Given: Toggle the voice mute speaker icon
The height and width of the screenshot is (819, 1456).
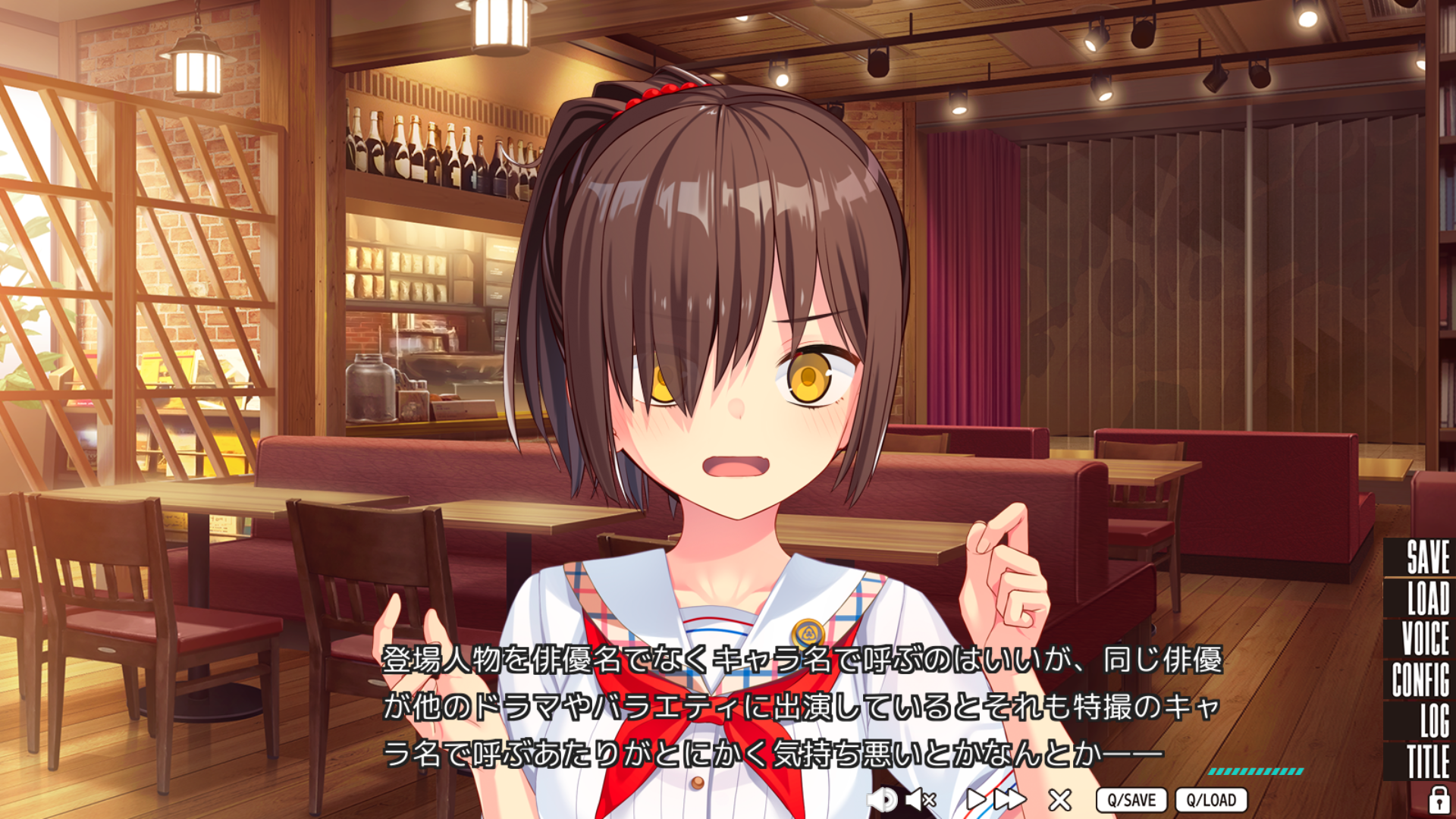Looking at the screenshot, I should (x=921, y=799).
